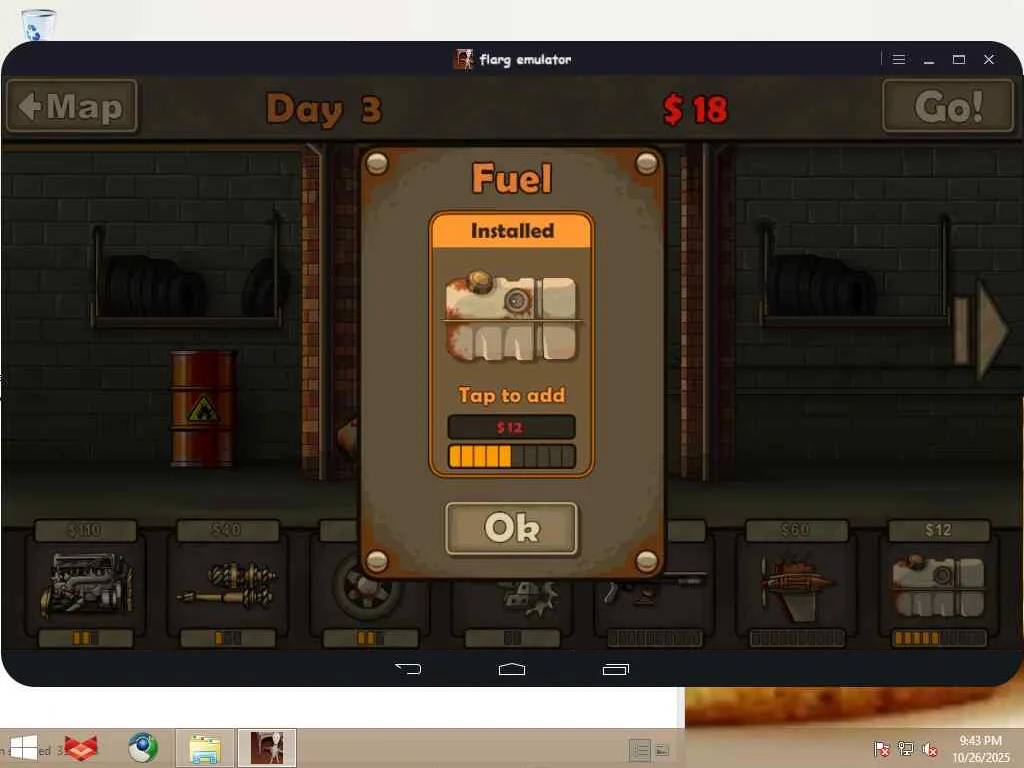Open the rocket booster upgrade slot
Screen dimensions: 1024x768
796,585
